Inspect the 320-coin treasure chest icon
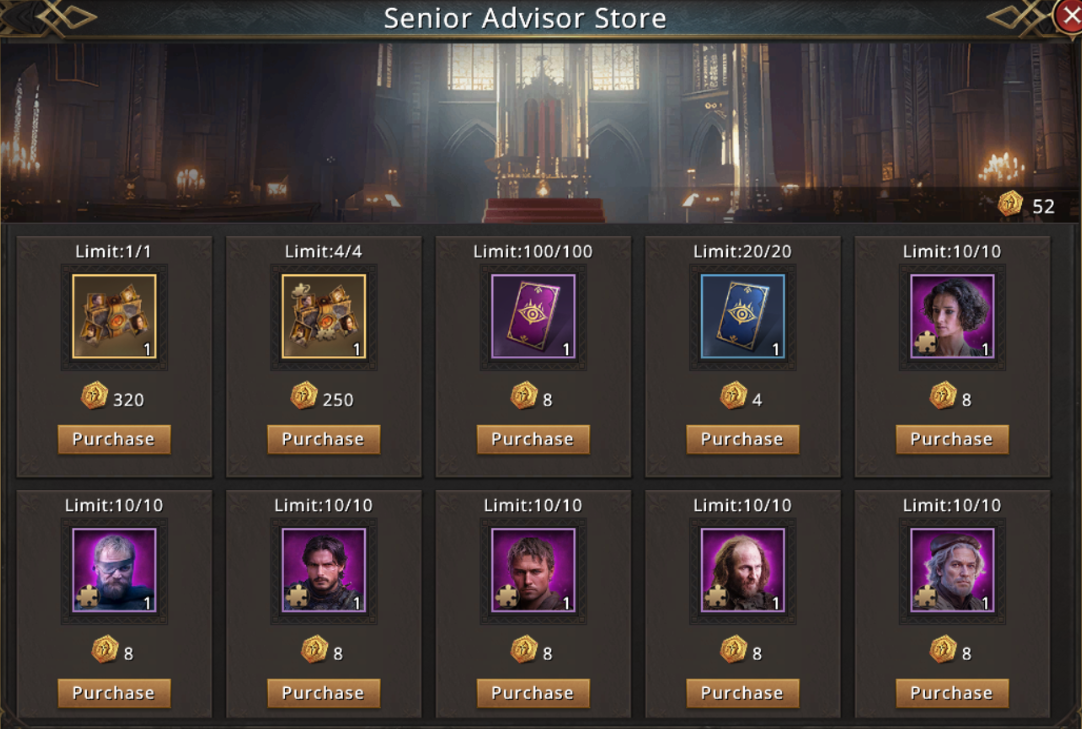Viewport: 1082px width, 729px height. click(x=114, y=316)
